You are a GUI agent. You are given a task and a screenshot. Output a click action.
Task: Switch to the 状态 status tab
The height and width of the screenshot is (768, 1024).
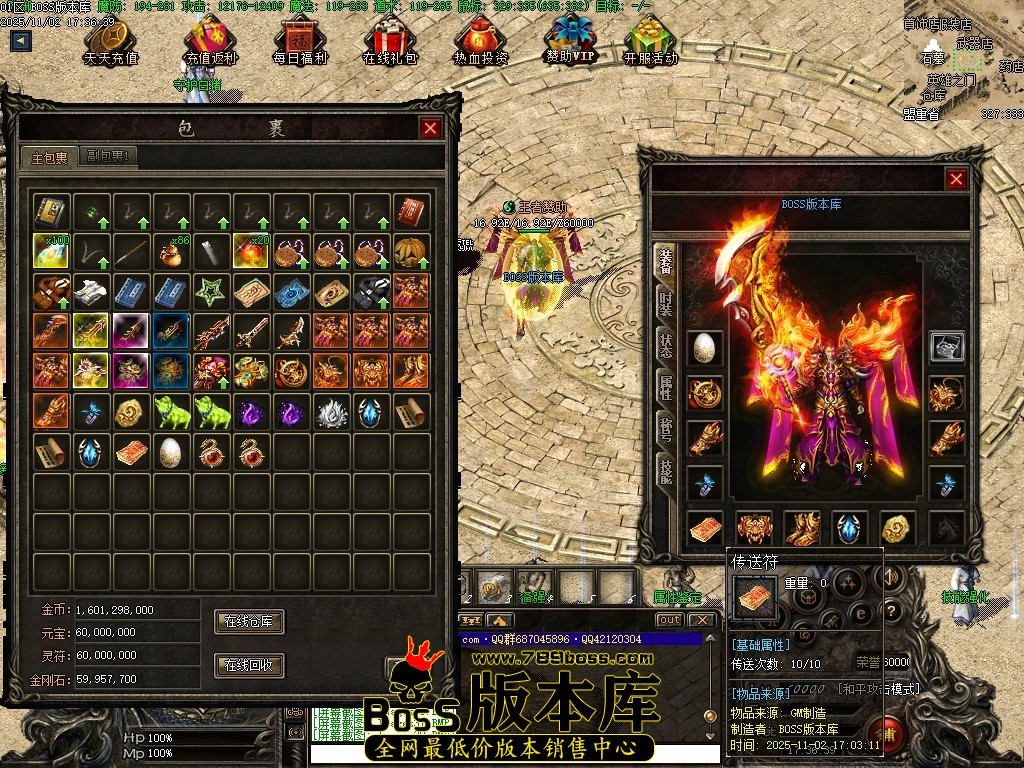[665, 346]
